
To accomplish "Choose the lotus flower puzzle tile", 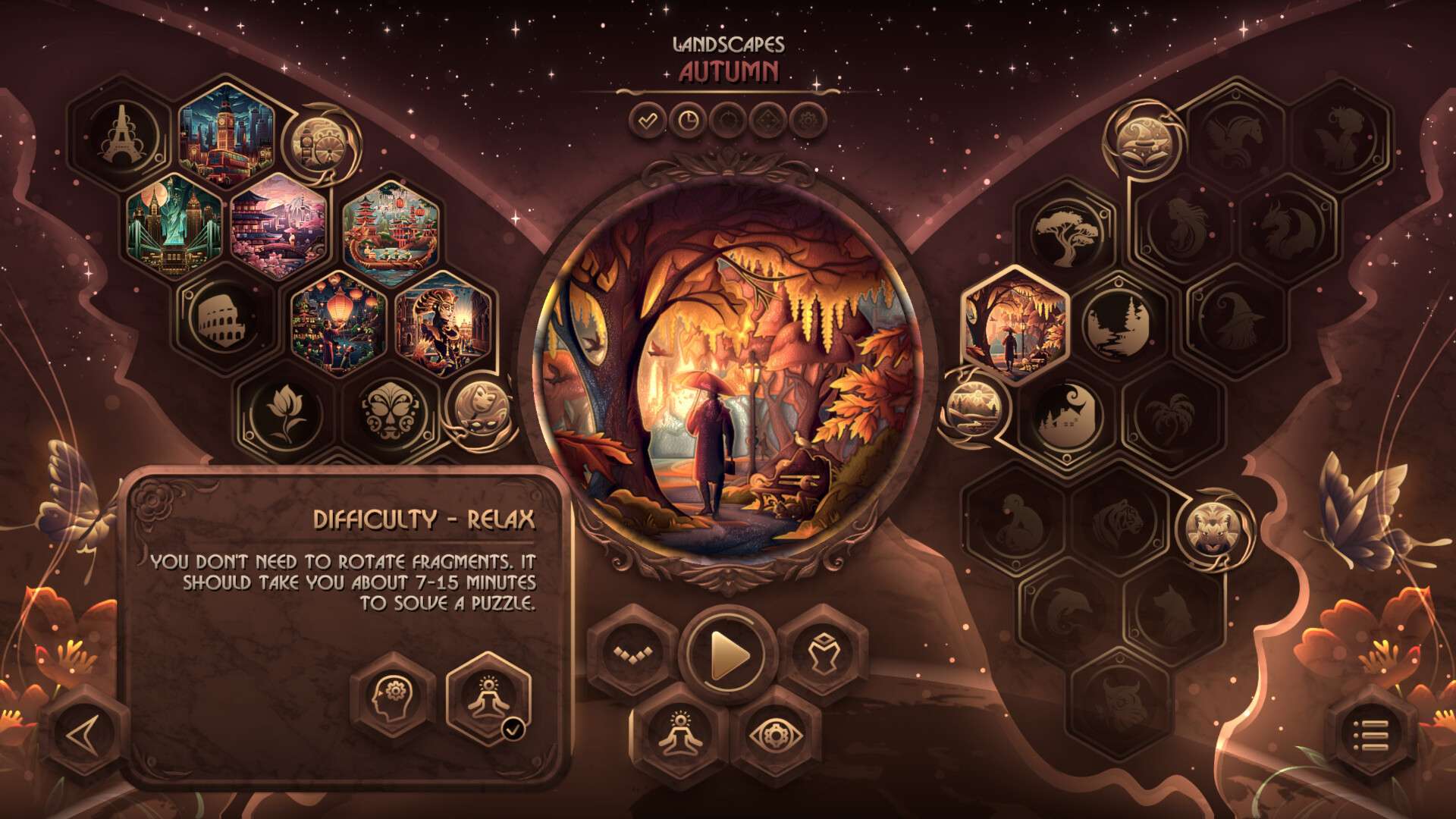I will [x=284, y=413].
